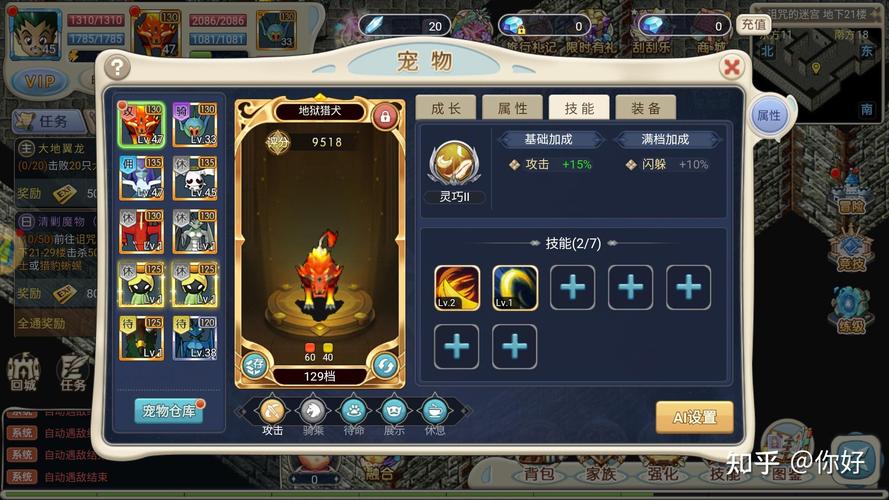This screenshot has width=889, height=500.
Task: Choose the 展示 display option
Action: [x=393, y=410]
